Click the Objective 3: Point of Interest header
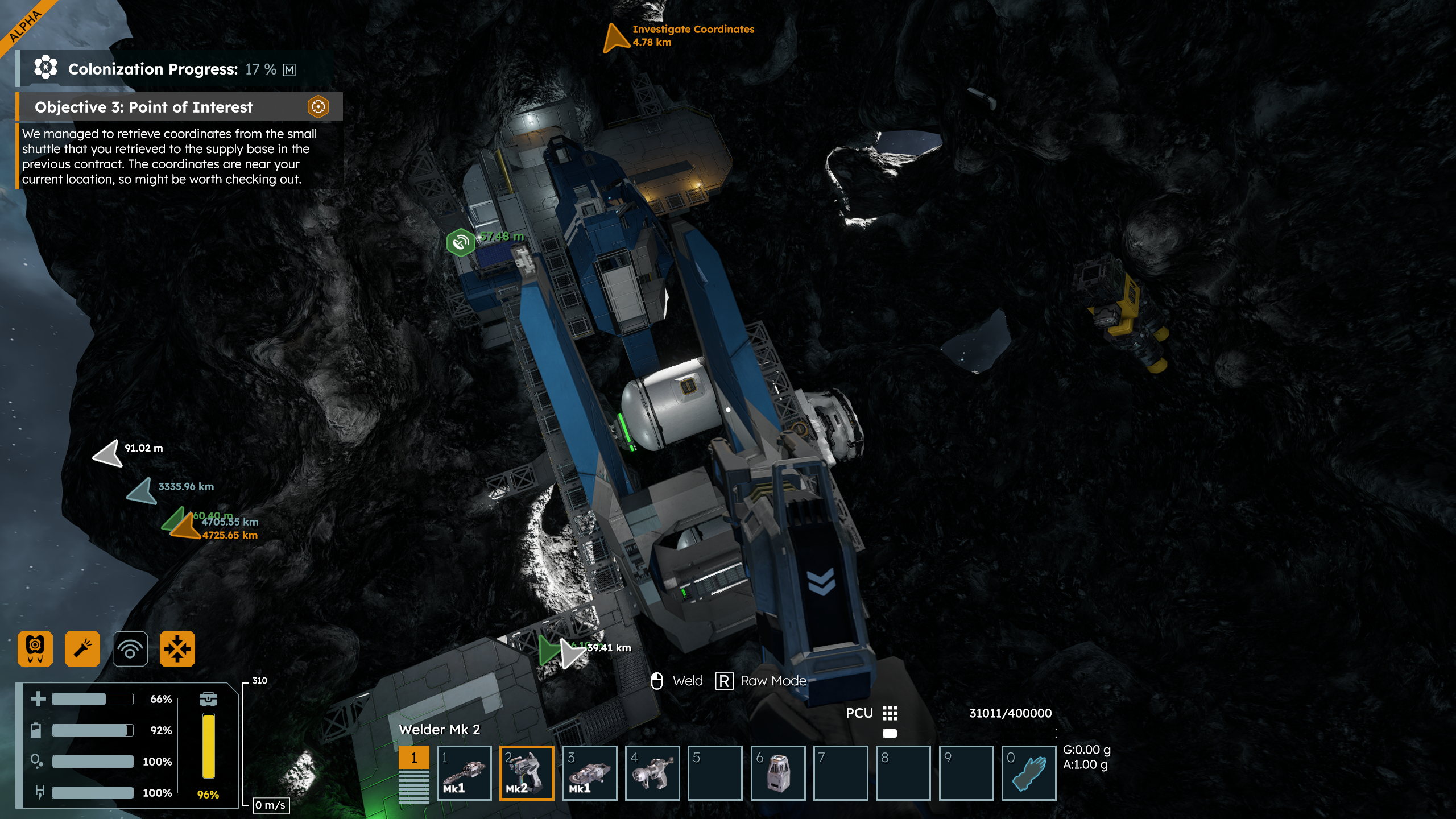 [144, 107]
